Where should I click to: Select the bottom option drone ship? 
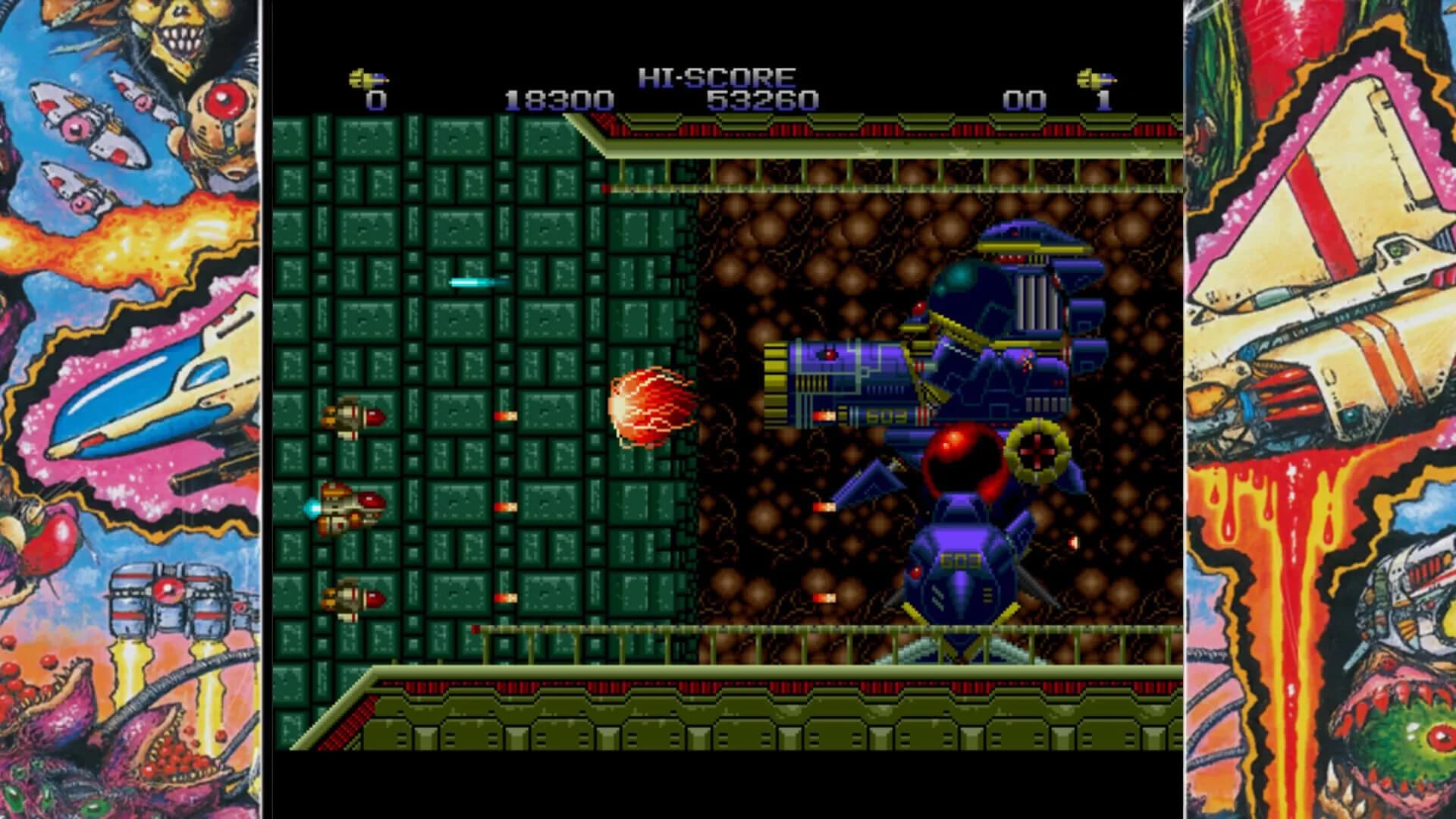354,598
